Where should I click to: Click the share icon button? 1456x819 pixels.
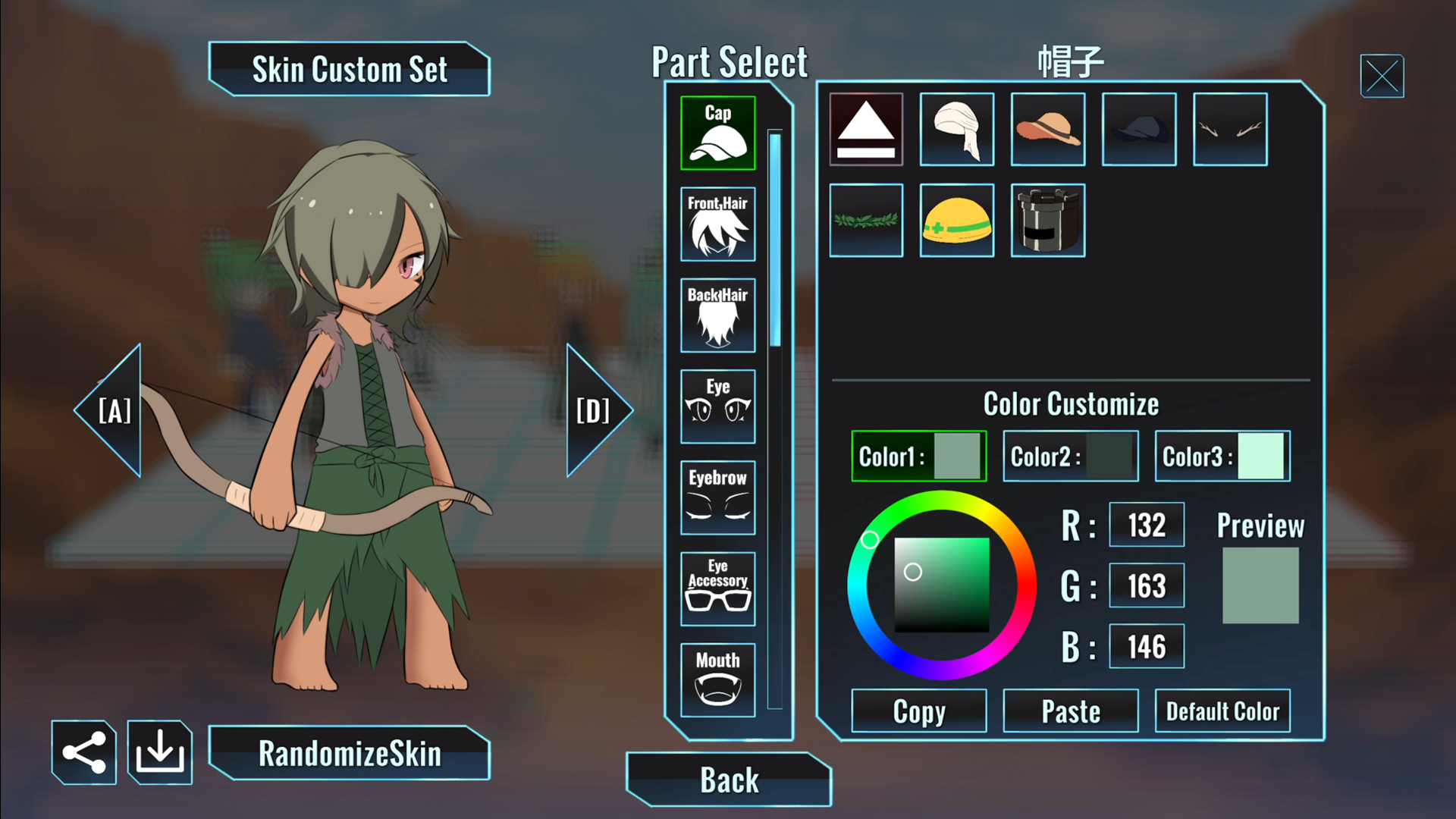(84, 753)
